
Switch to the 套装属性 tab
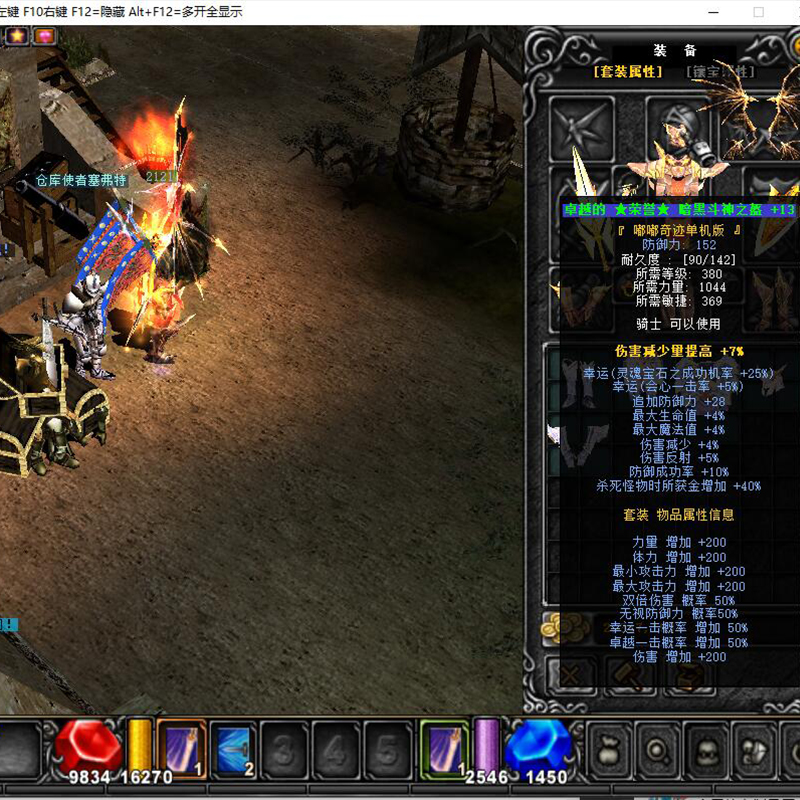coord(628,72)
